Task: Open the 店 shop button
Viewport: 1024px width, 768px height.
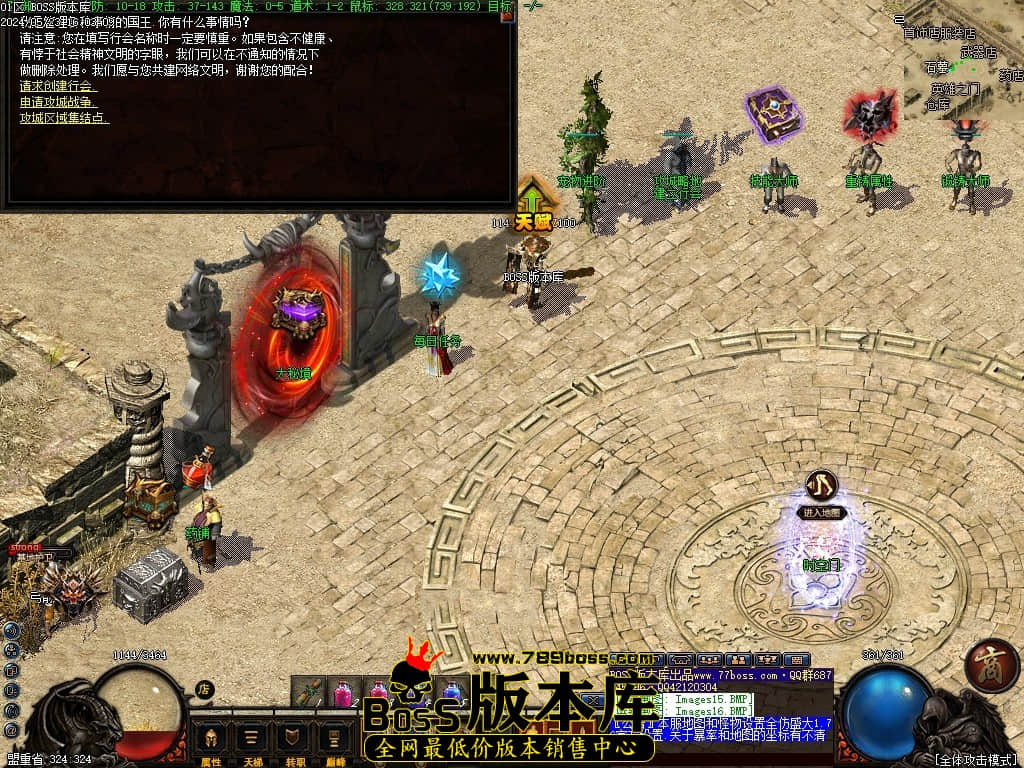Action: [x=204, y=689]
